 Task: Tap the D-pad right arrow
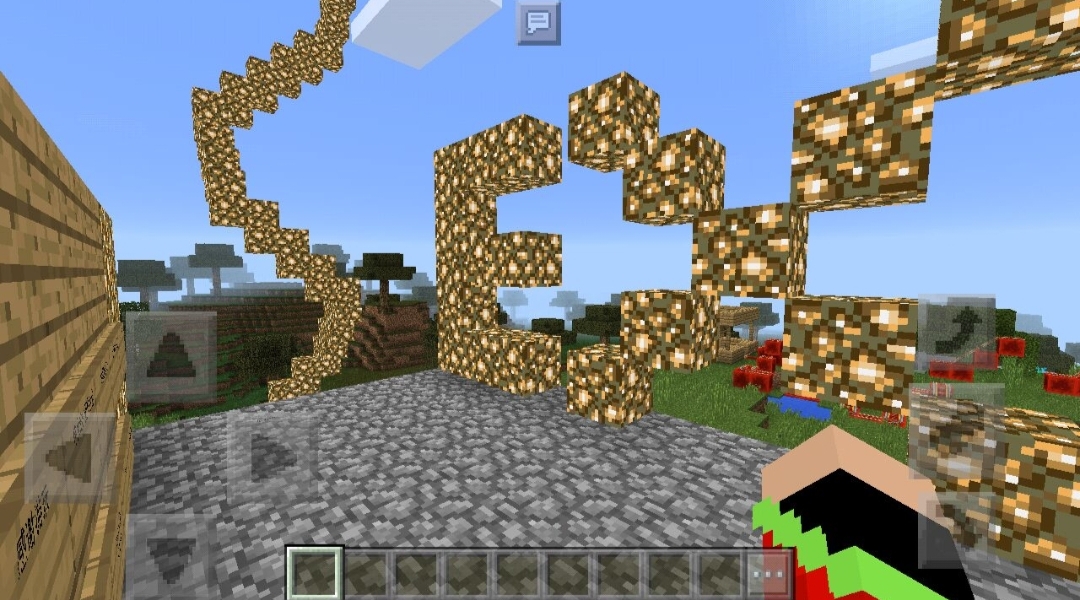270,457
